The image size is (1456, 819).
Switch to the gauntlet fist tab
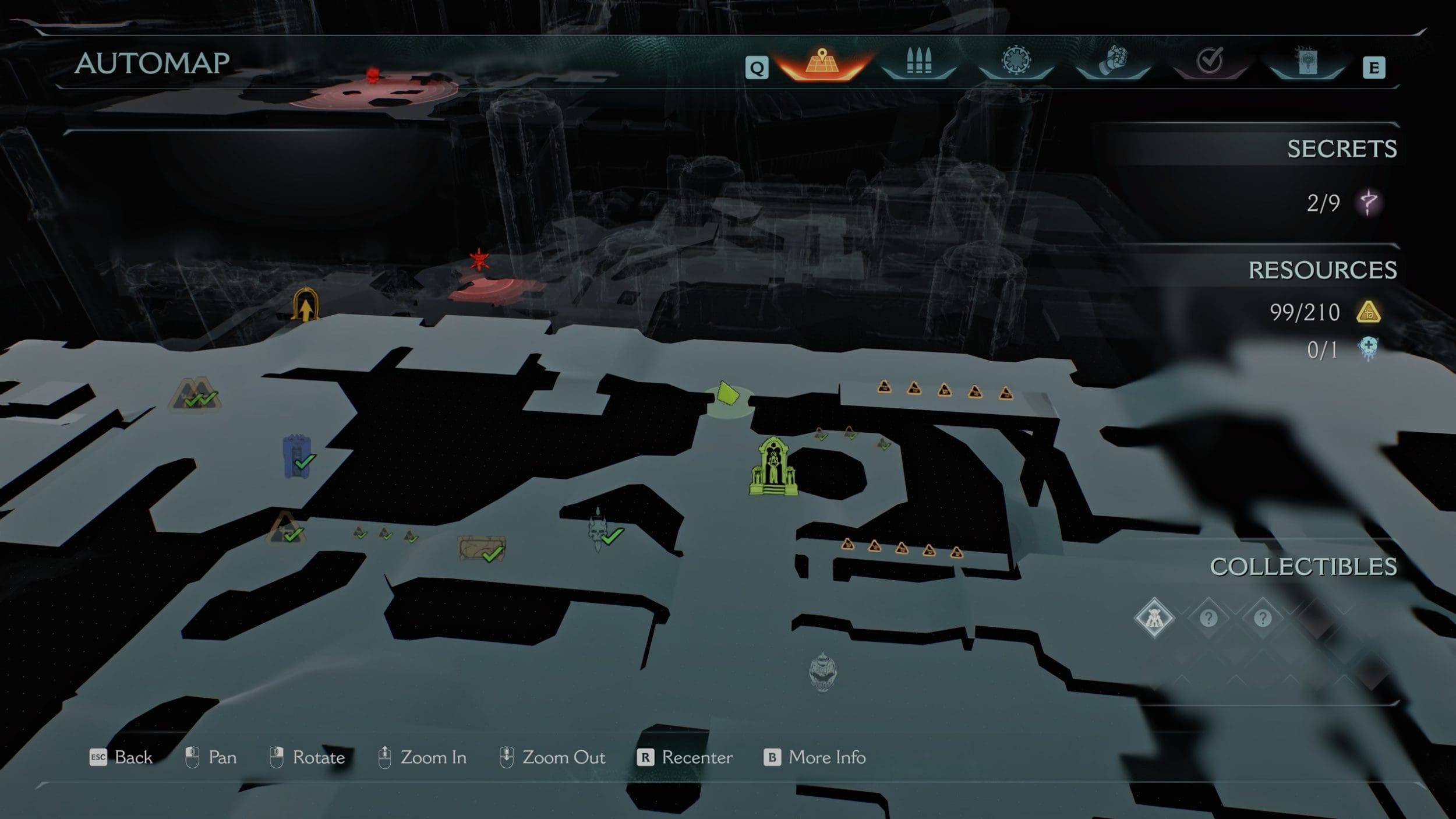click(x=1113, y=61)
